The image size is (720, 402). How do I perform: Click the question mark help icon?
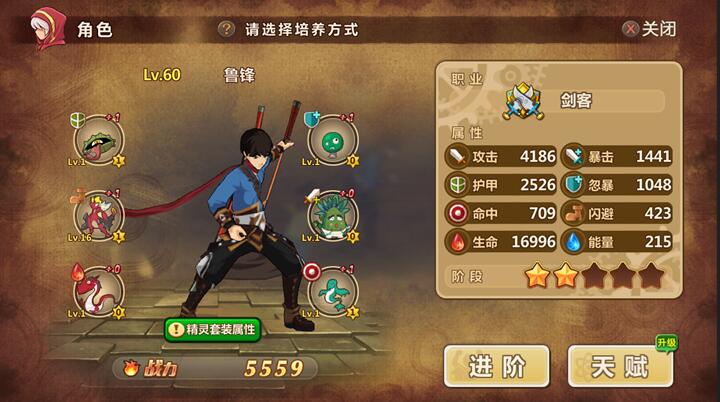(227, 29)
